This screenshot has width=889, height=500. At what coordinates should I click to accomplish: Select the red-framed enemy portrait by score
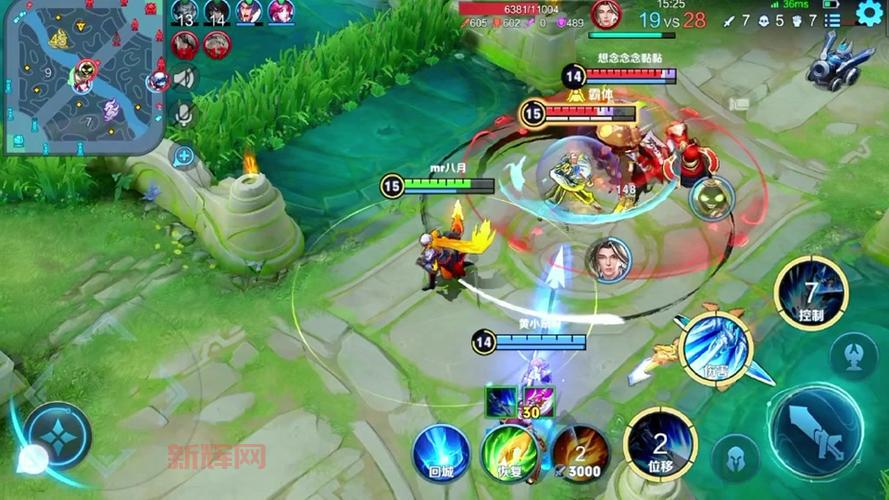click(606, 14)
